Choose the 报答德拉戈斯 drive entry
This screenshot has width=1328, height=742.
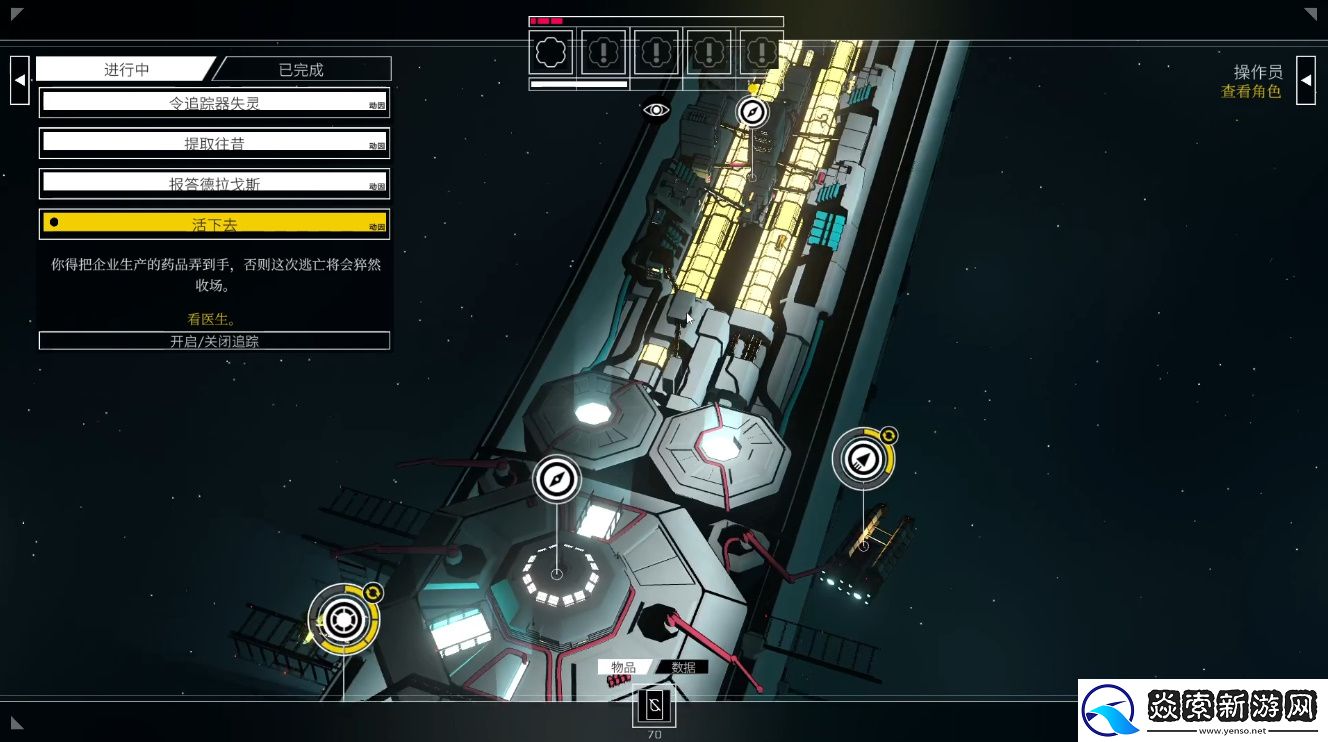pyautogui.click(x=214, y=184)
